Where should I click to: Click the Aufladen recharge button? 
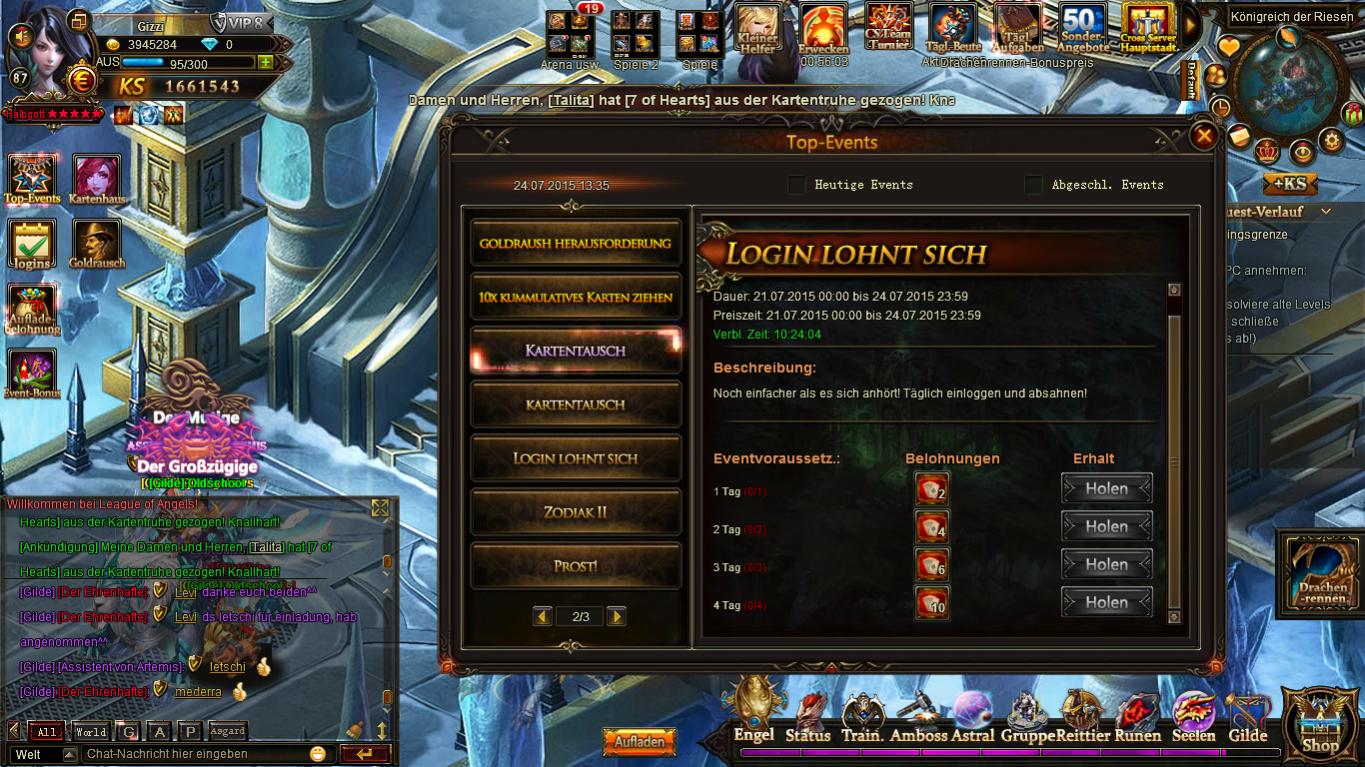point(639,743)
